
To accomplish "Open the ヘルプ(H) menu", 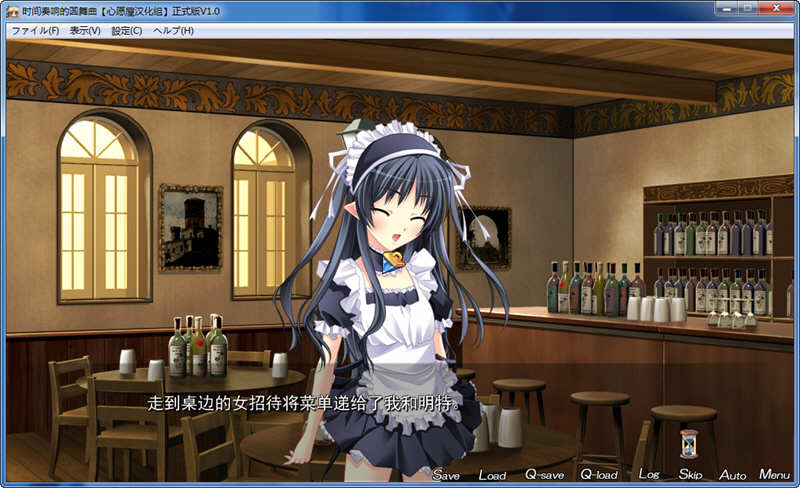I will [x=173, y=31].
